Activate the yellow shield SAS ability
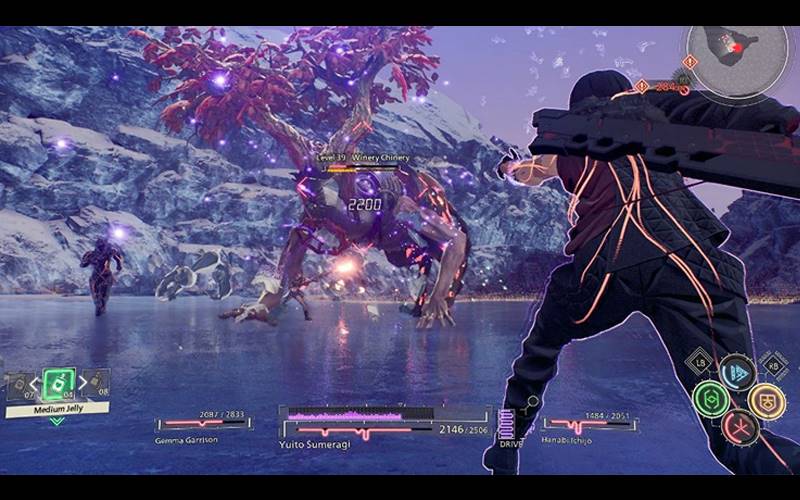Image resolution: width=800 pixels, height=500 pixels. [766, 400]
